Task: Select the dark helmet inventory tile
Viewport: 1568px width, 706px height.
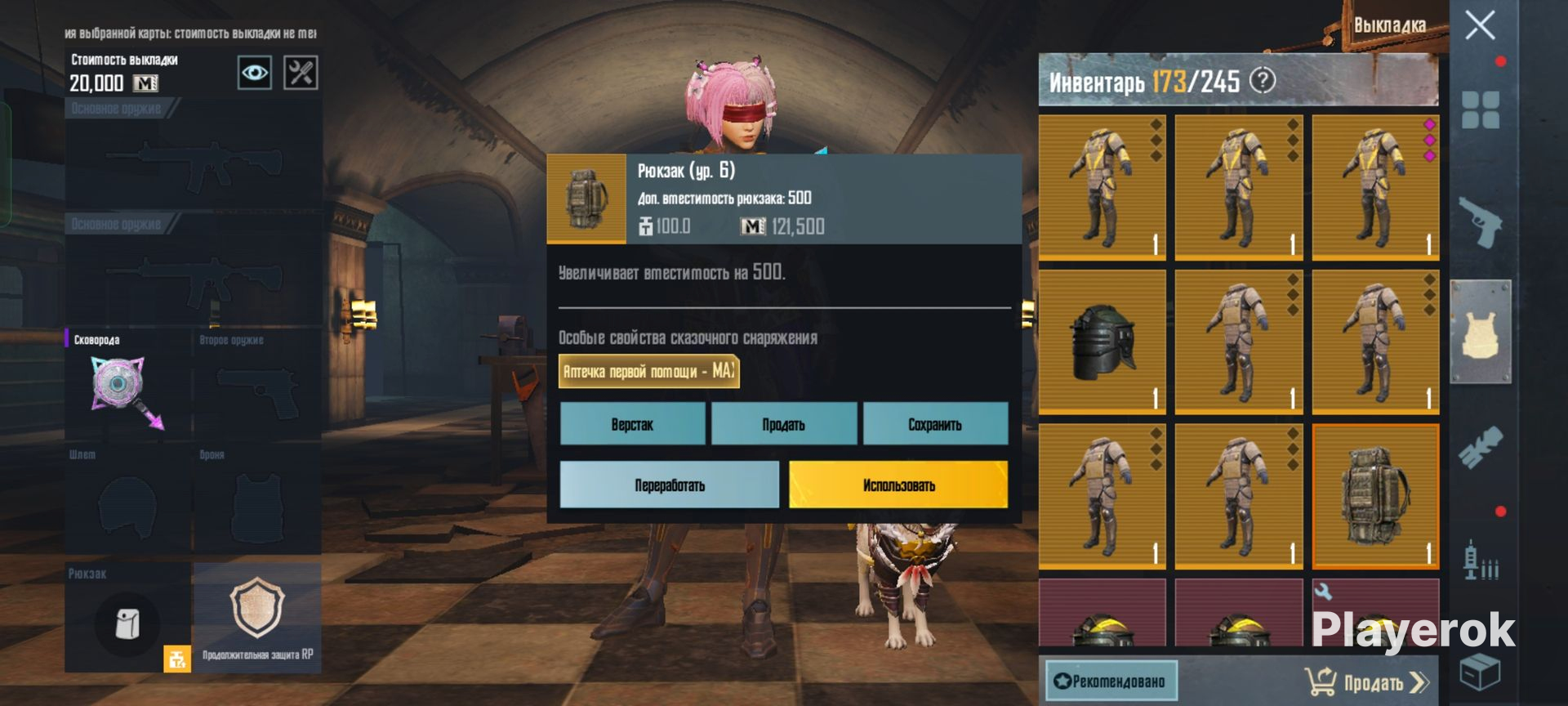Action: pyautogui.click(x=1102, y=342)
